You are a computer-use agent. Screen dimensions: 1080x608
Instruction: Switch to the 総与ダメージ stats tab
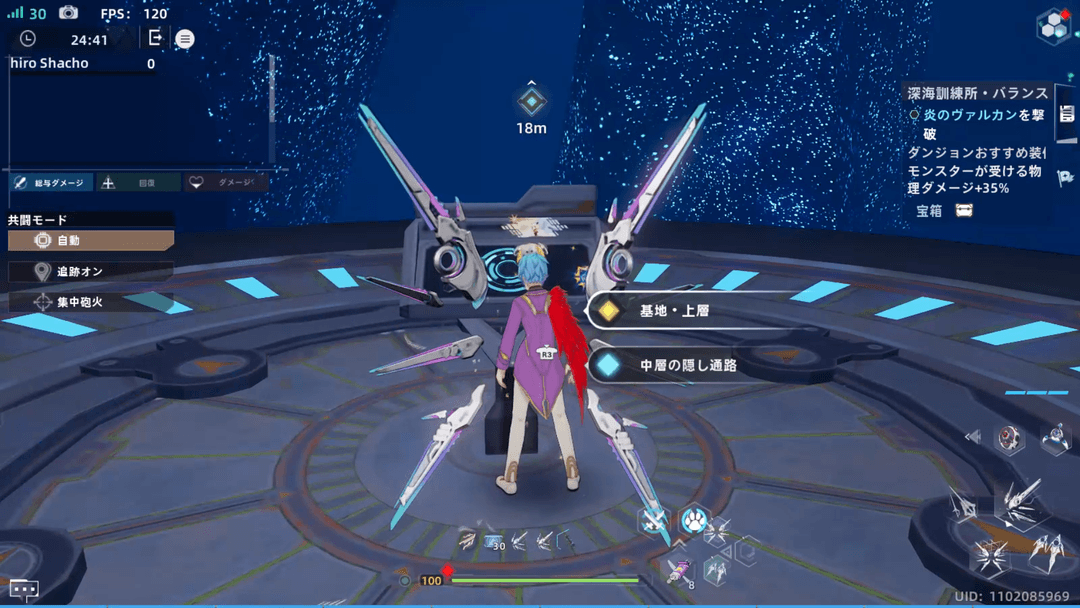tap(51, 183)
